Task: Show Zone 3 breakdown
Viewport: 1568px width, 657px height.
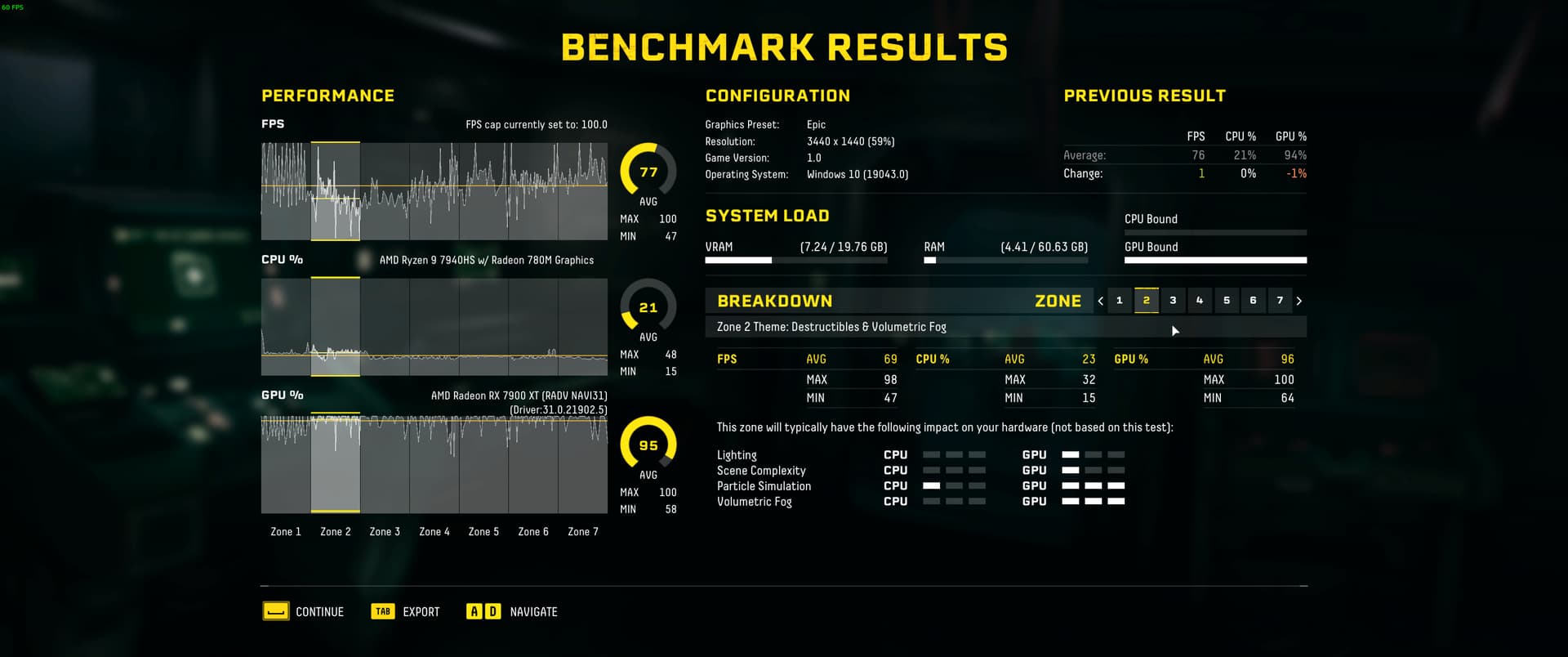Action: click(1173, 301)
